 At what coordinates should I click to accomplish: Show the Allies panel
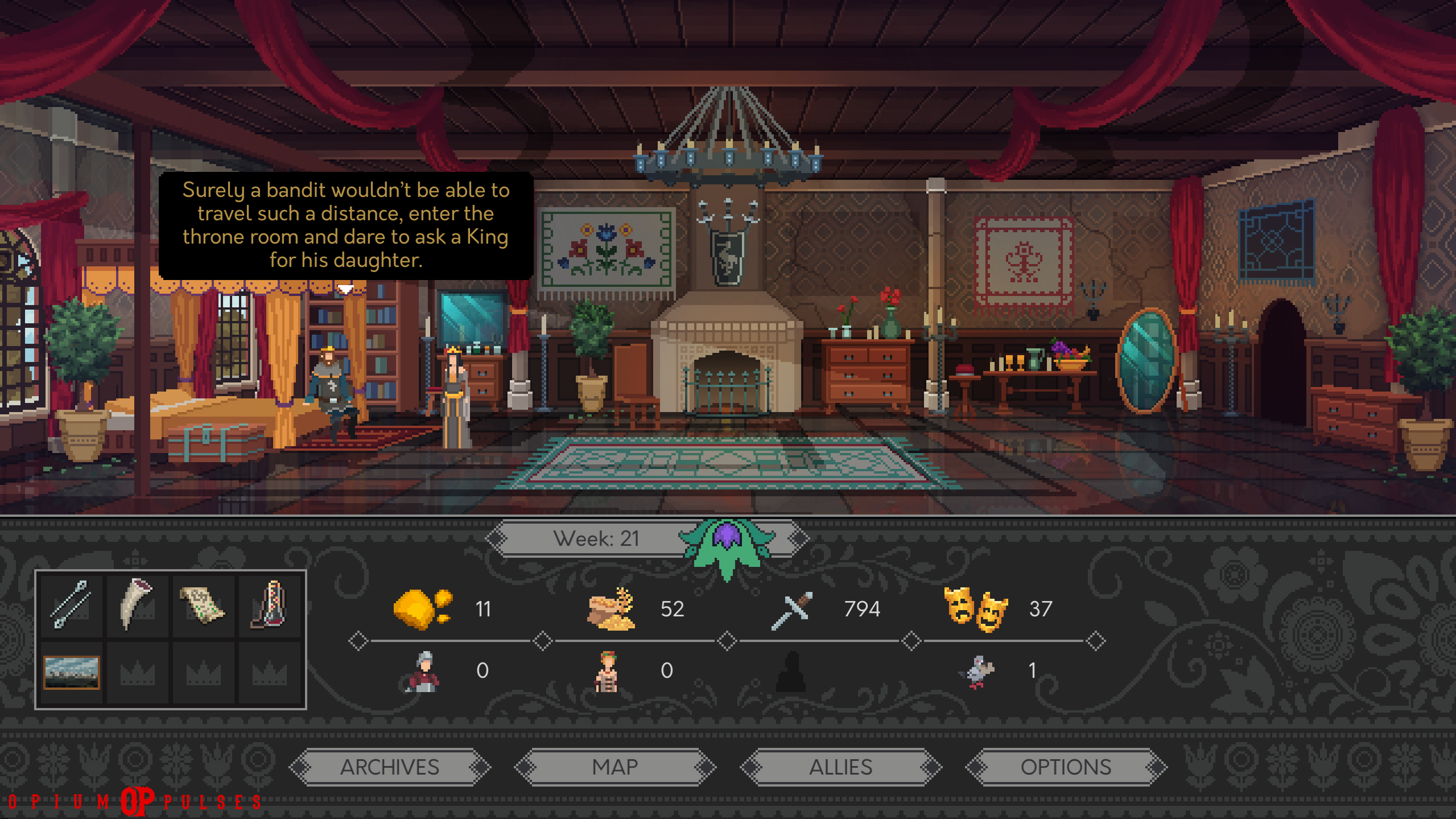[x=840, y=767]
